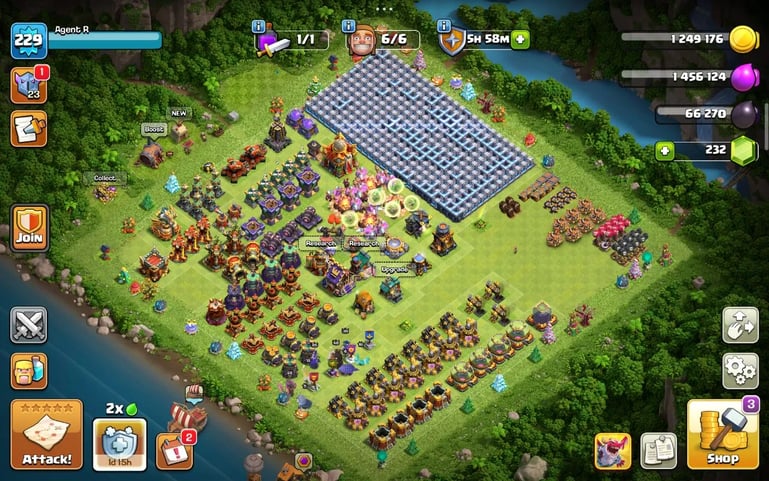Open the Shop
The width and height of the screenshot is (769, 481).
click(x=722, y=435)
